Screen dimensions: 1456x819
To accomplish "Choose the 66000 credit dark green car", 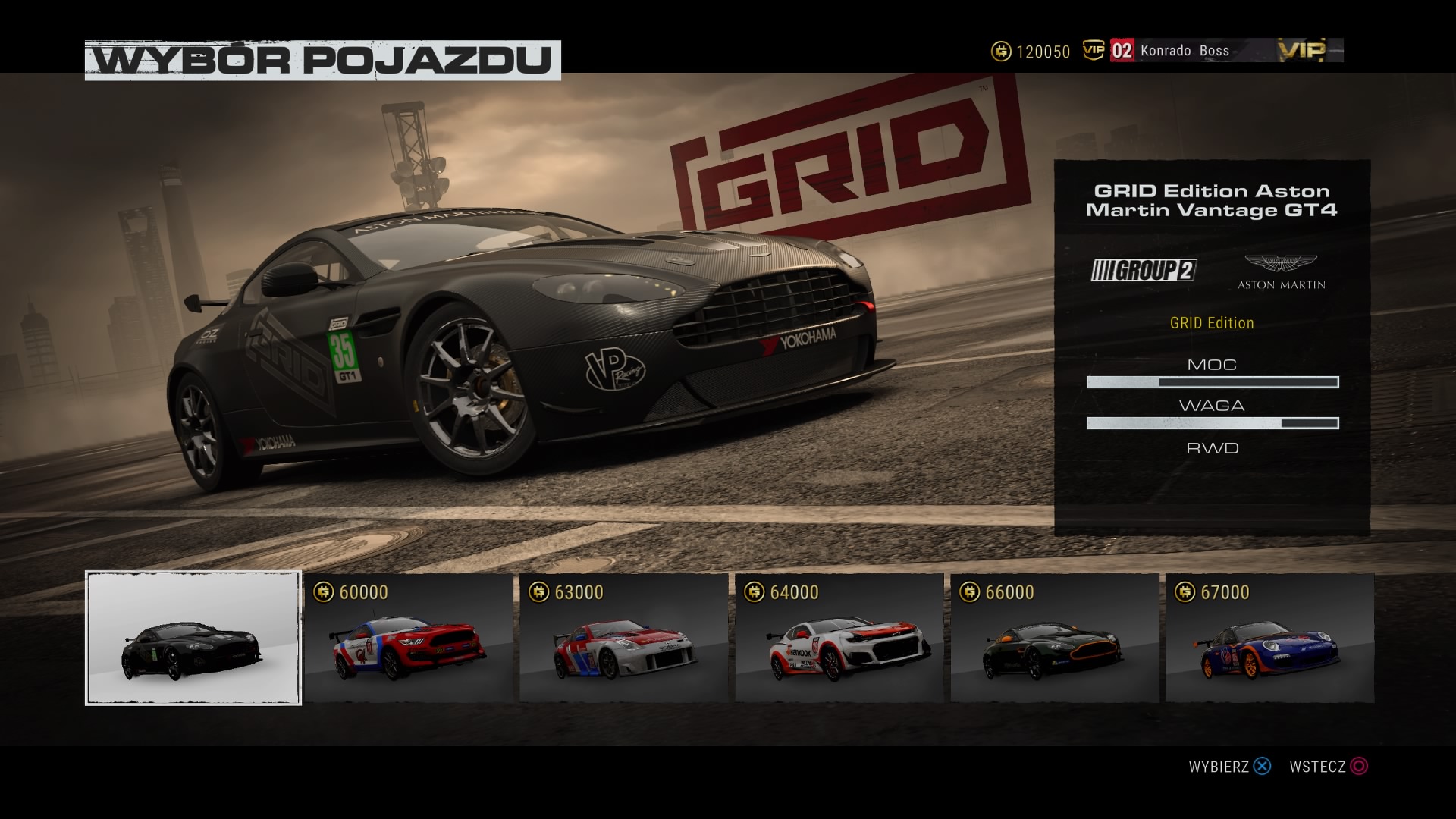I will 1055,638.
